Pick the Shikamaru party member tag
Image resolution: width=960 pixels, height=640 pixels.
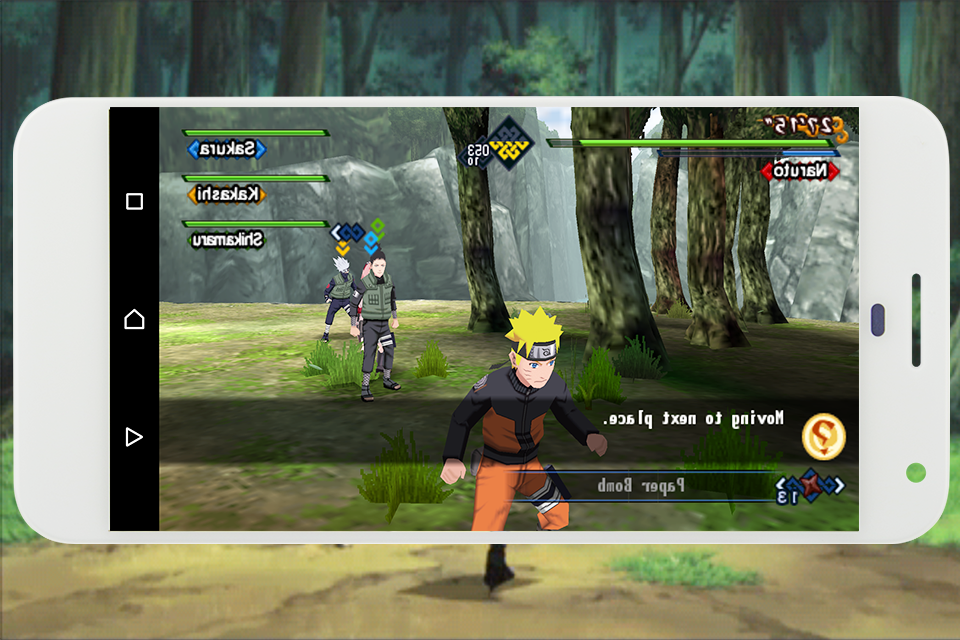[x=227, y=239]
